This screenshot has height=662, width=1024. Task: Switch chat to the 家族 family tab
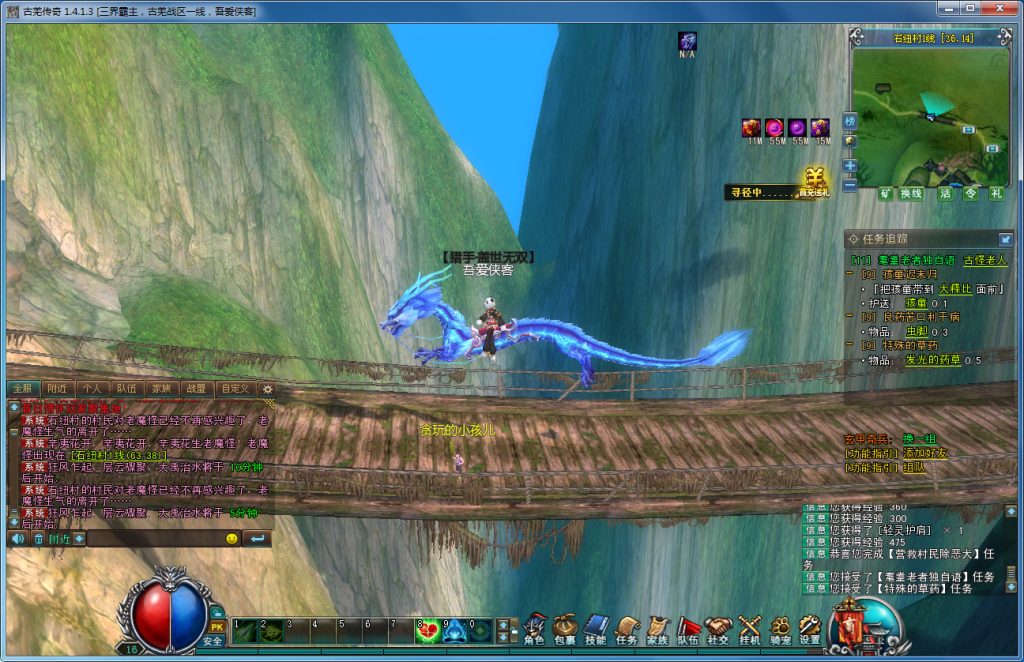(160, 388)
